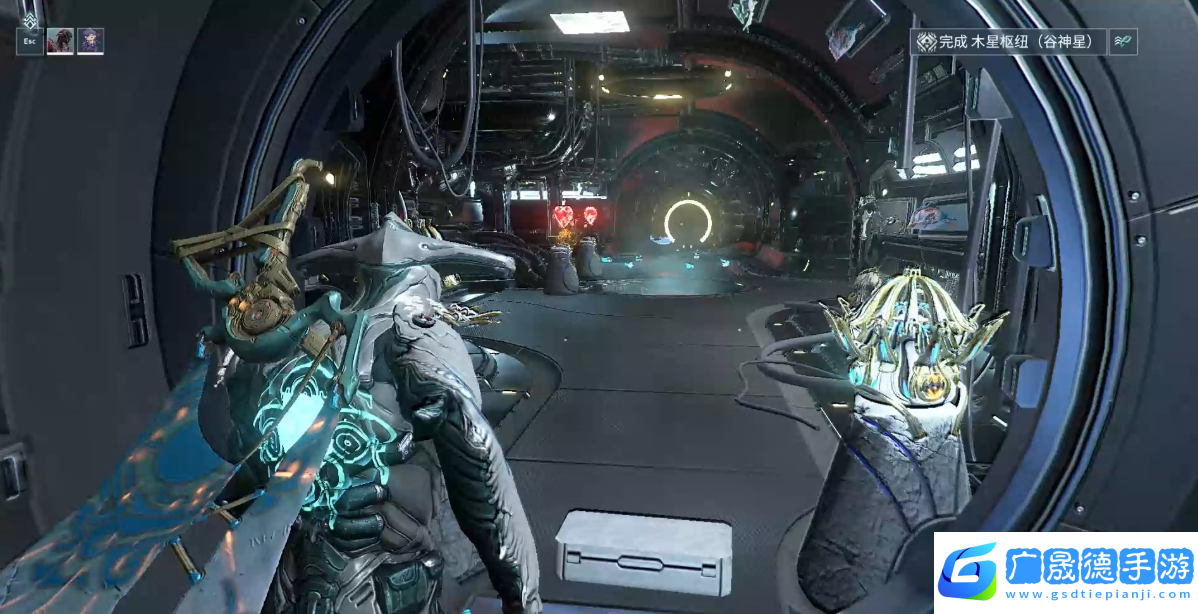The height and width of the screenshot is (614, 1198).
Task: Click the green winged icon beside the objective
Action: (1123, 42)
